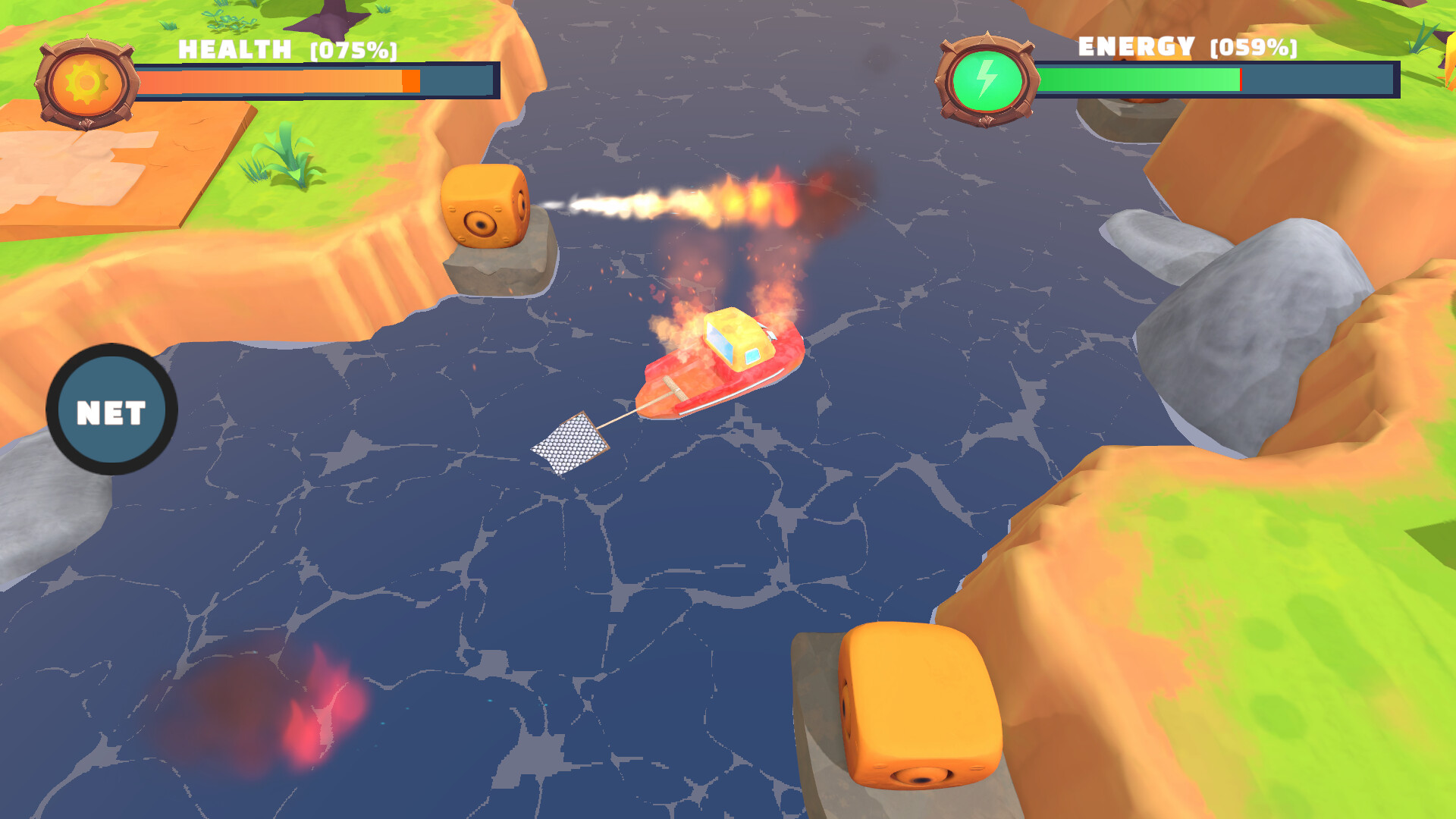Expand the ENERGY readout by clicking its label
Viewport: 1456px width, 819px height.
[x=1136, y=49]
